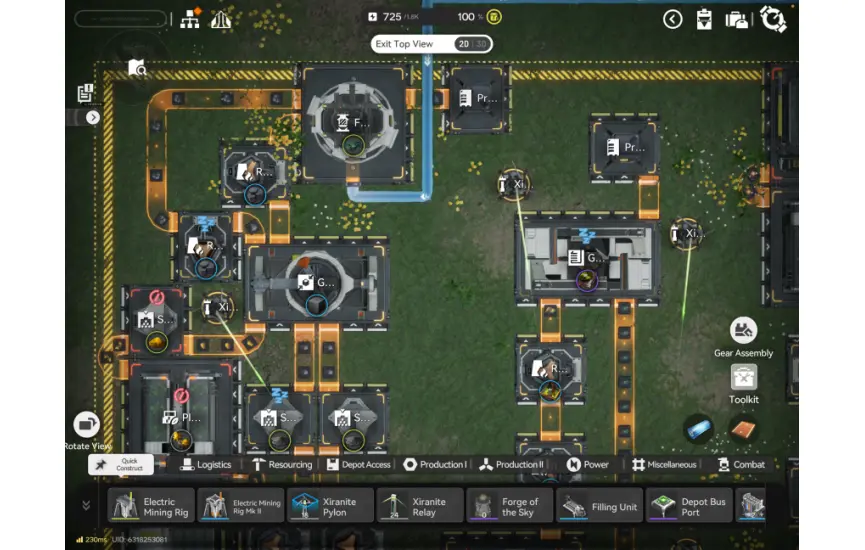This screenshot has height=550, width=865.
Task: Click the Exit Top View toggle
Action: click(x=431, y=44)
